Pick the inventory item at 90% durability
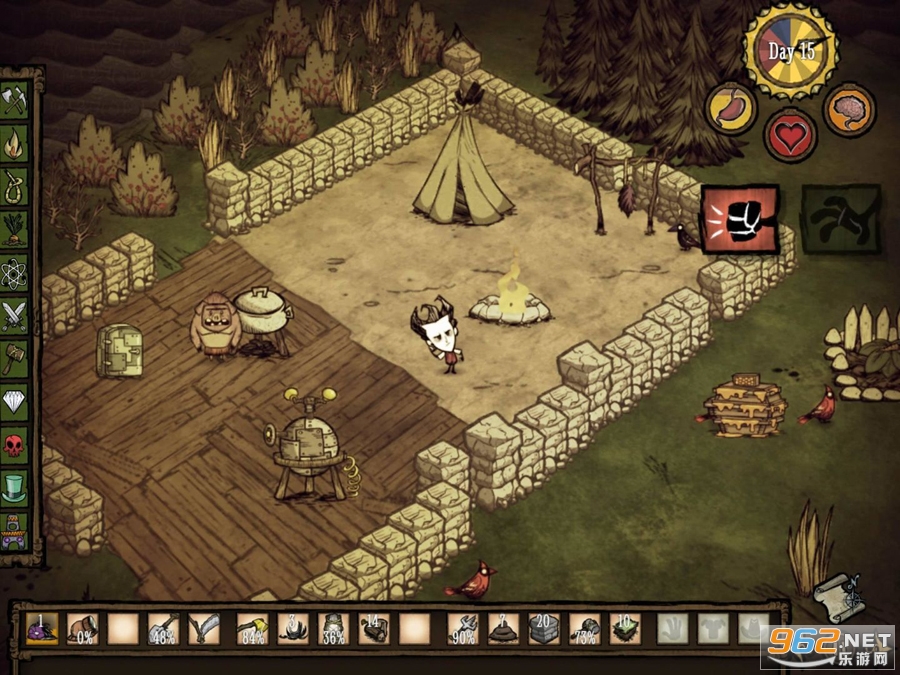 [x=461, y=629]
